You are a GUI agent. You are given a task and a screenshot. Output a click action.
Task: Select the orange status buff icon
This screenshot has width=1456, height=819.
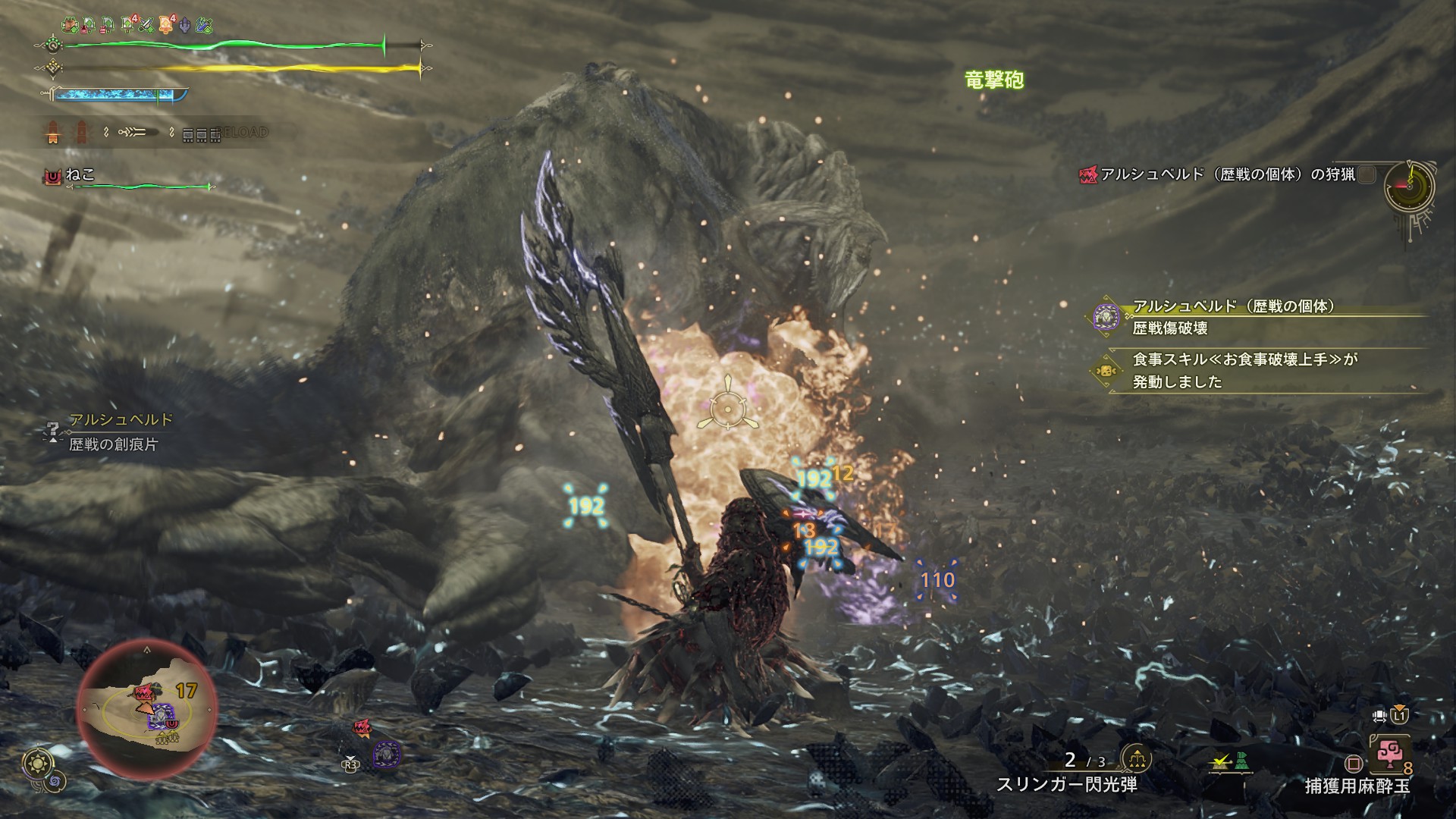[x=166, y=25]
